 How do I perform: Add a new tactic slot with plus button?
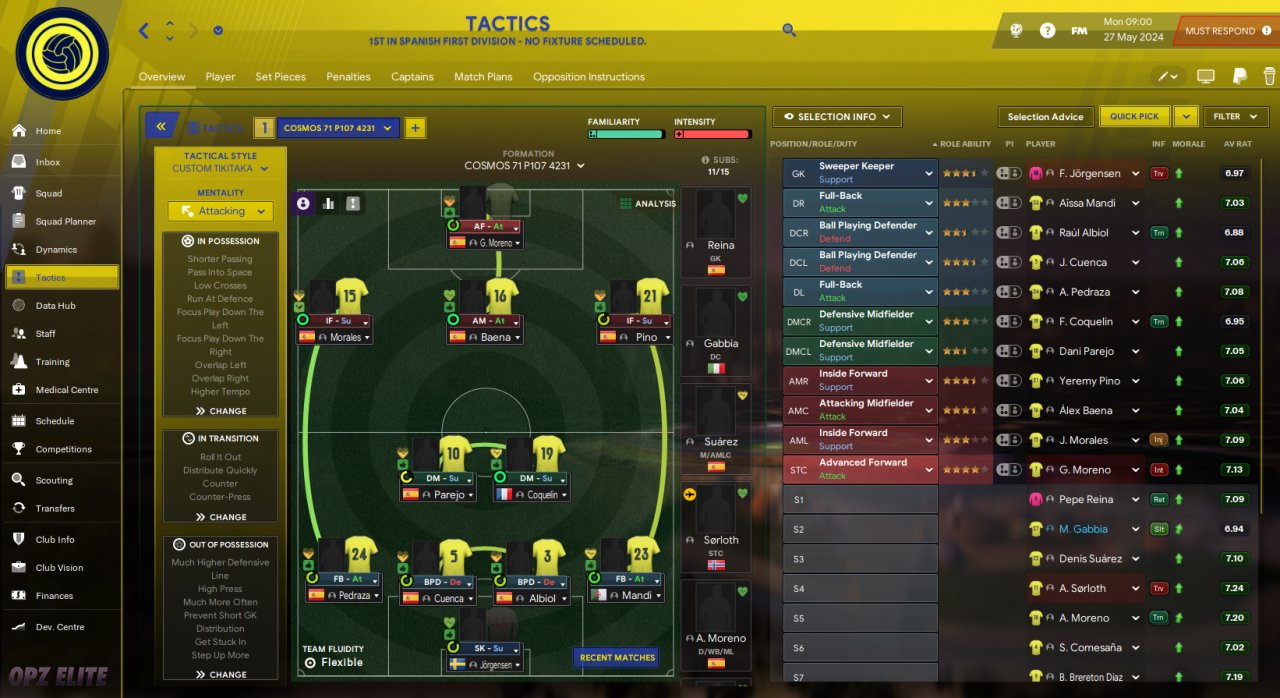pyautogui.click(x=415, y=128)
